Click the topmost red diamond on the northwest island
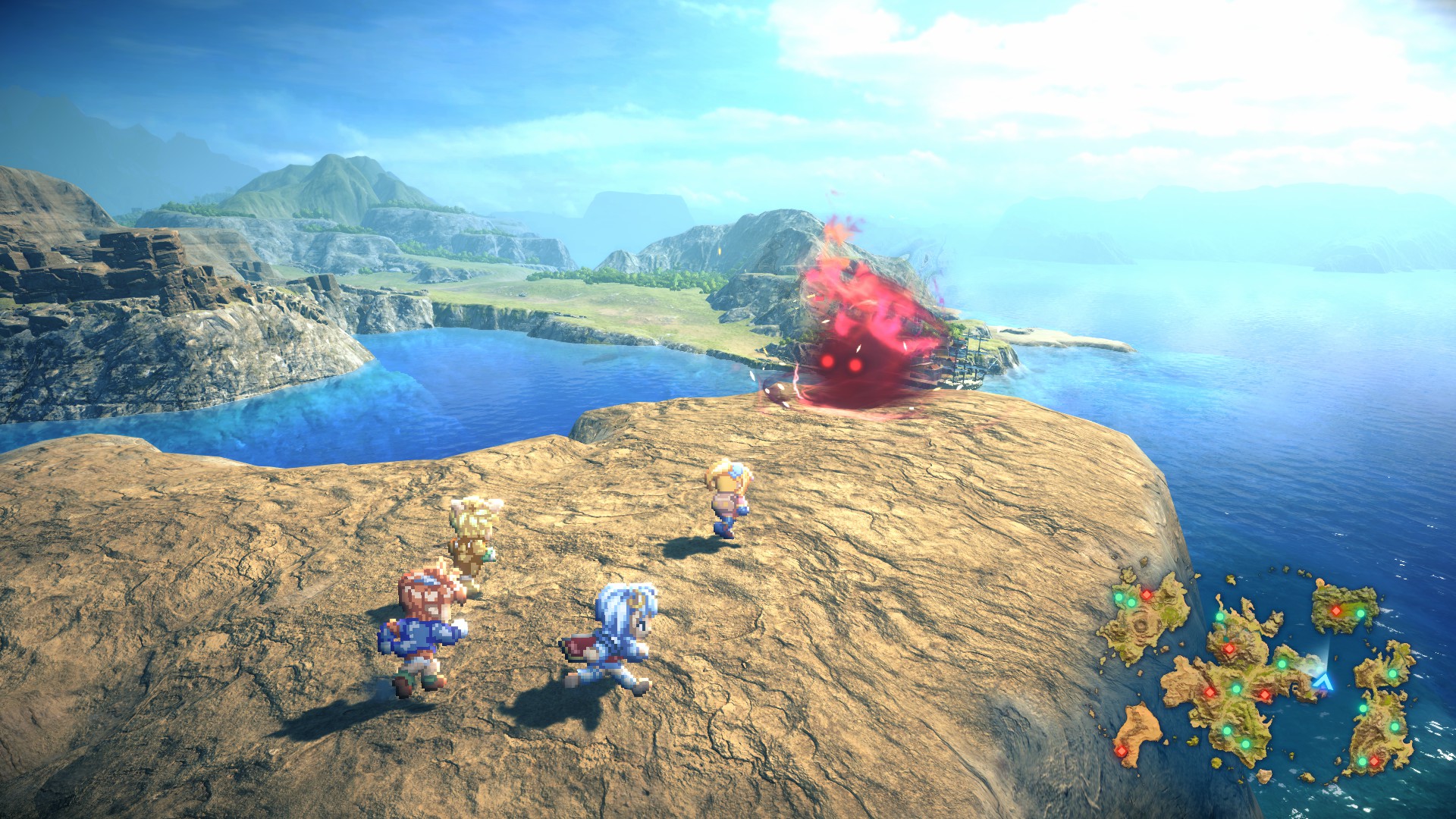This screenshot has height=819, width=1456. point(1146,595)
